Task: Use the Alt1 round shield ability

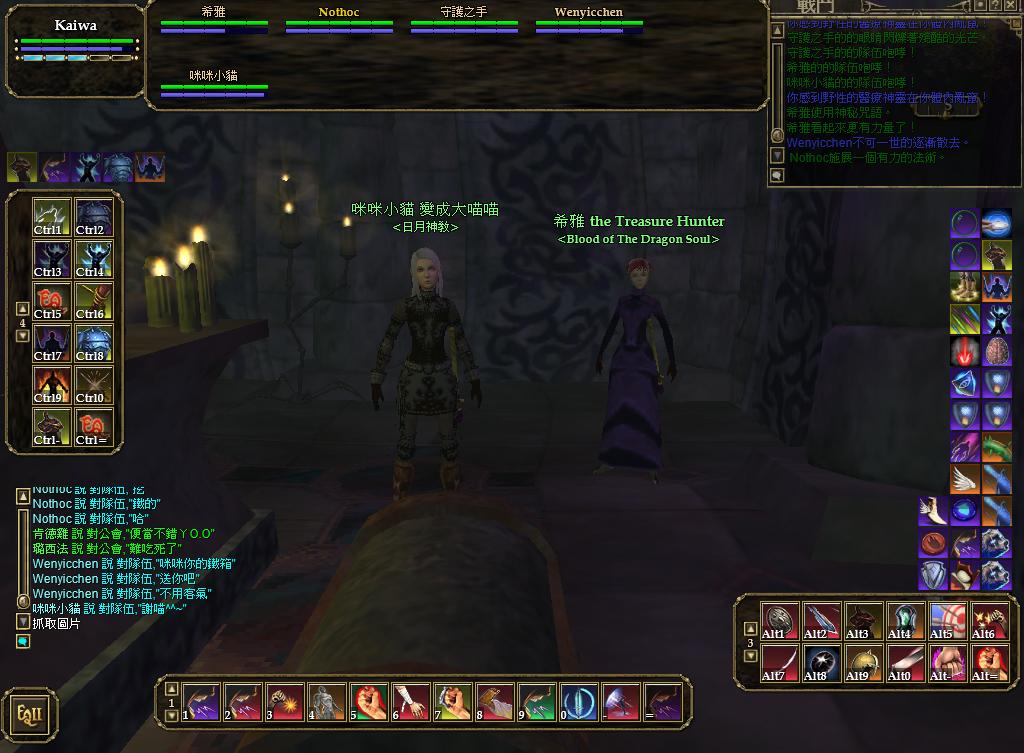Action: pyautogui.click(x=780, y=621)
